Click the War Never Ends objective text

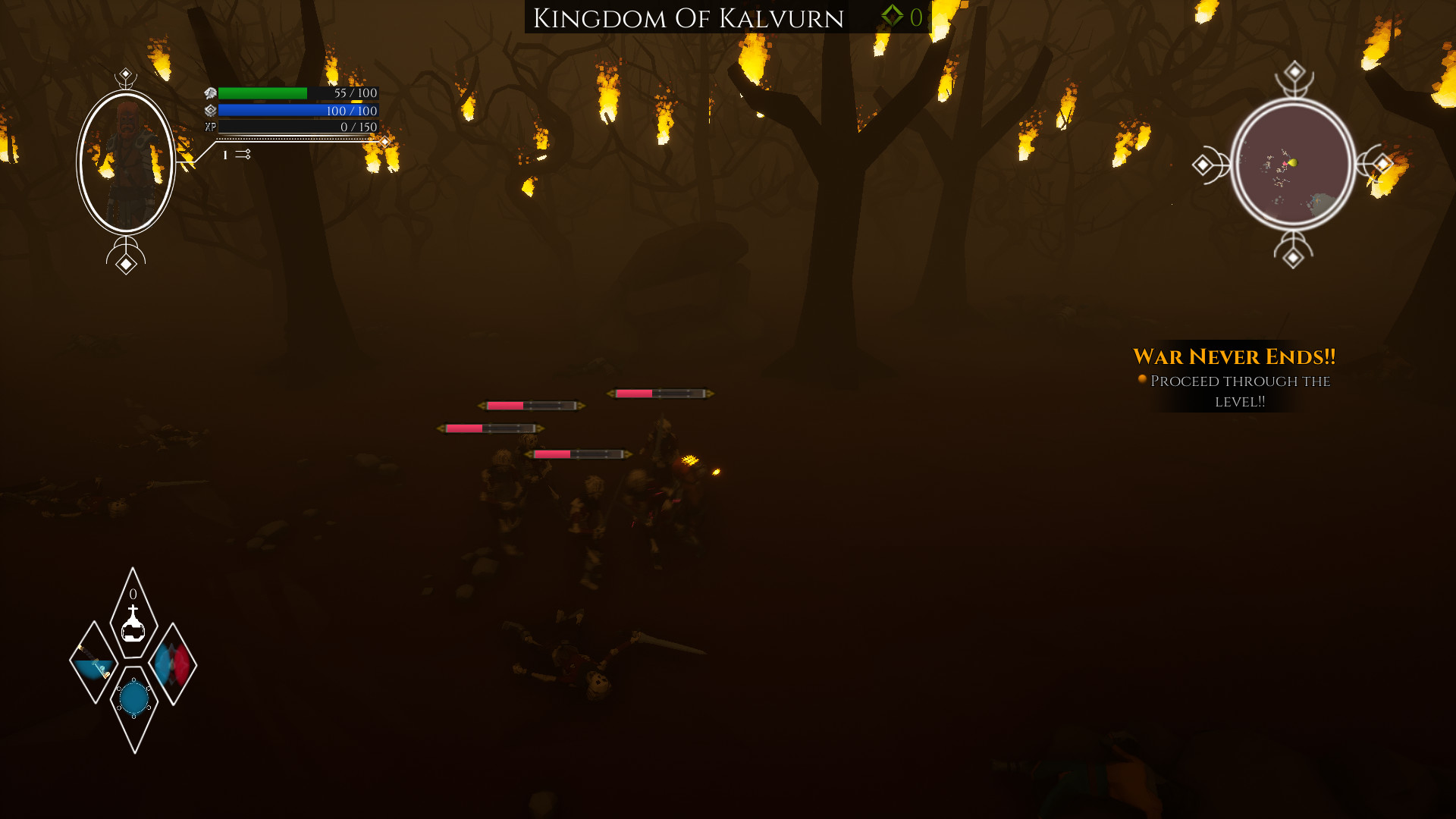(x=1235, y=355)
